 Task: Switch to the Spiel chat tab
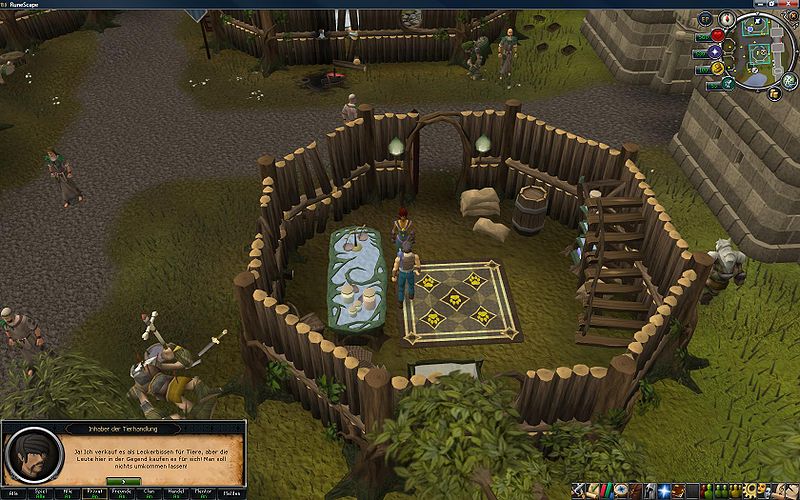(x=43, y=493)
